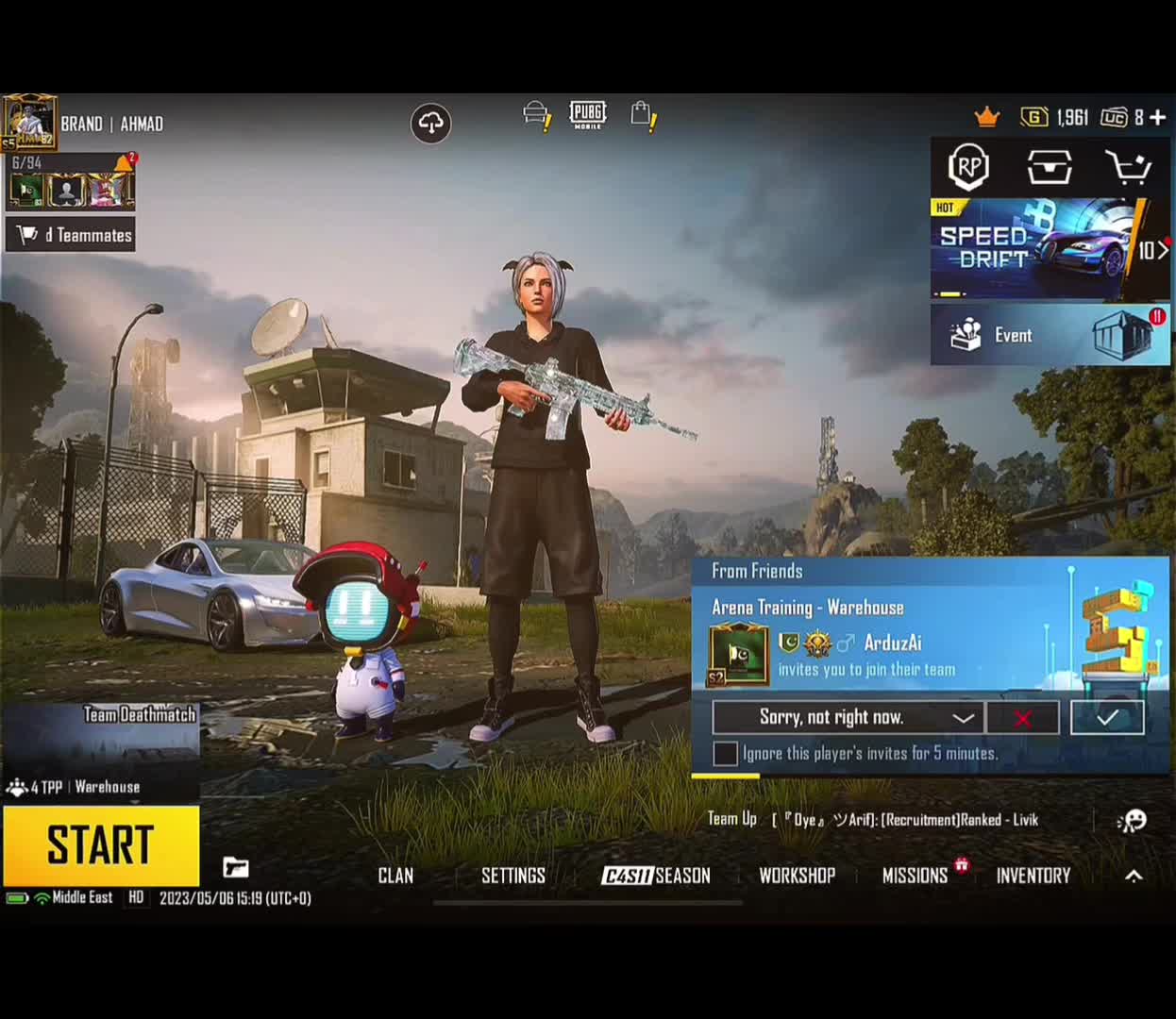Open the Workshop menu
Screen dimensions: 1176x1019
pos(797,876)
